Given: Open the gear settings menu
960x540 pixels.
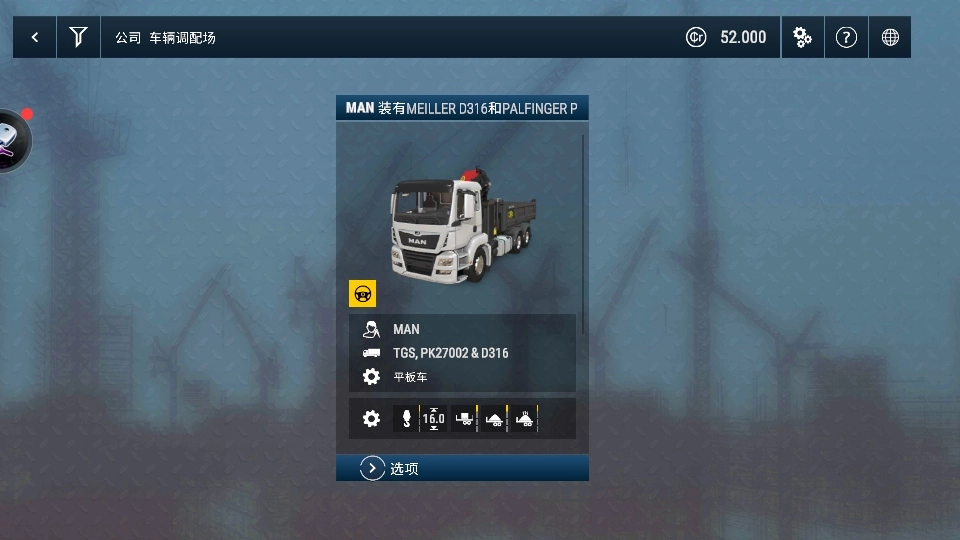Looking at the screenshot, I should (x=802, y=38).
